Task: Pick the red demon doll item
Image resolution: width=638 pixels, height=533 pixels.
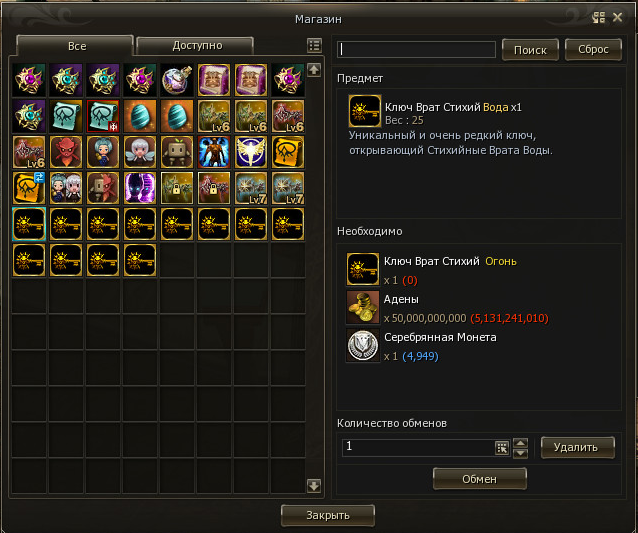Action: [x=66, y=152]
